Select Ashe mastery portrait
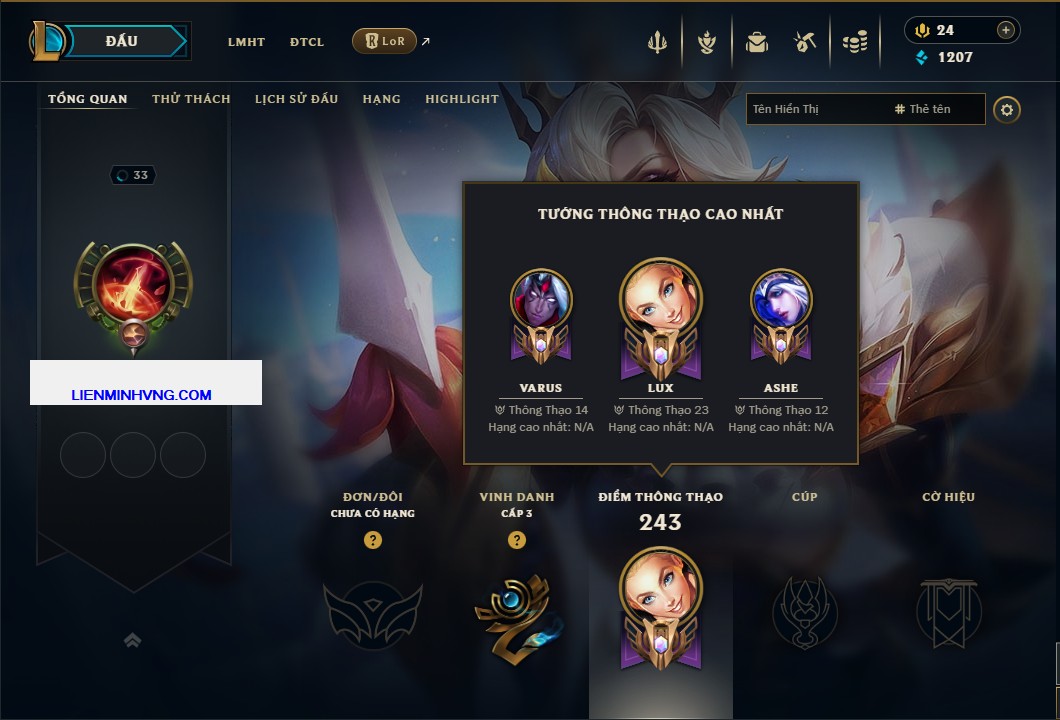This screenshot has height=720, width=1060. click(781, 300)
